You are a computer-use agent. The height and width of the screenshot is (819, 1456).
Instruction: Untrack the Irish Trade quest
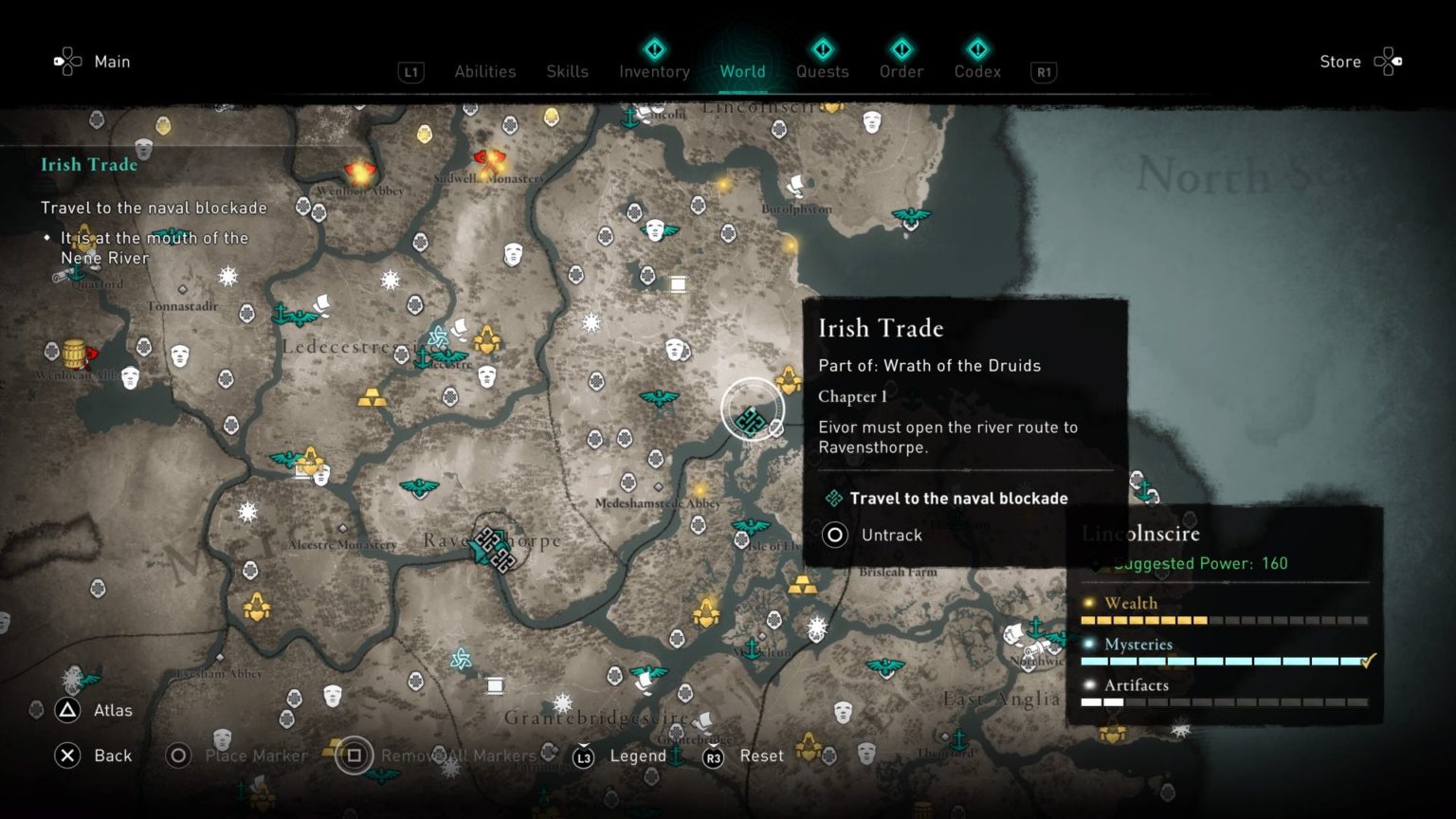891,535
